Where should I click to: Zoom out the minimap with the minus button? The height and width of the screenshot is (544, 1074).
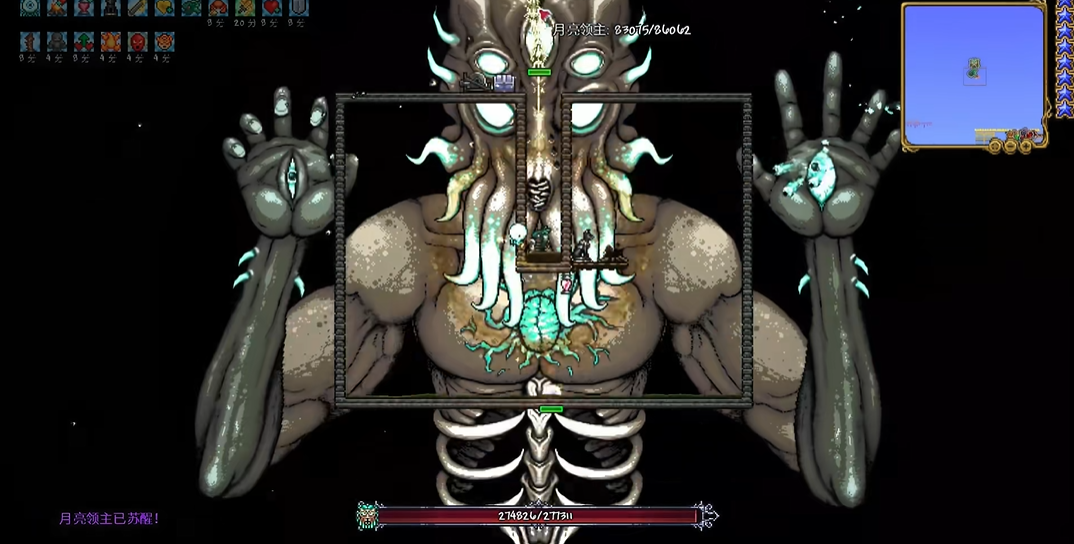click(1010, 146)
